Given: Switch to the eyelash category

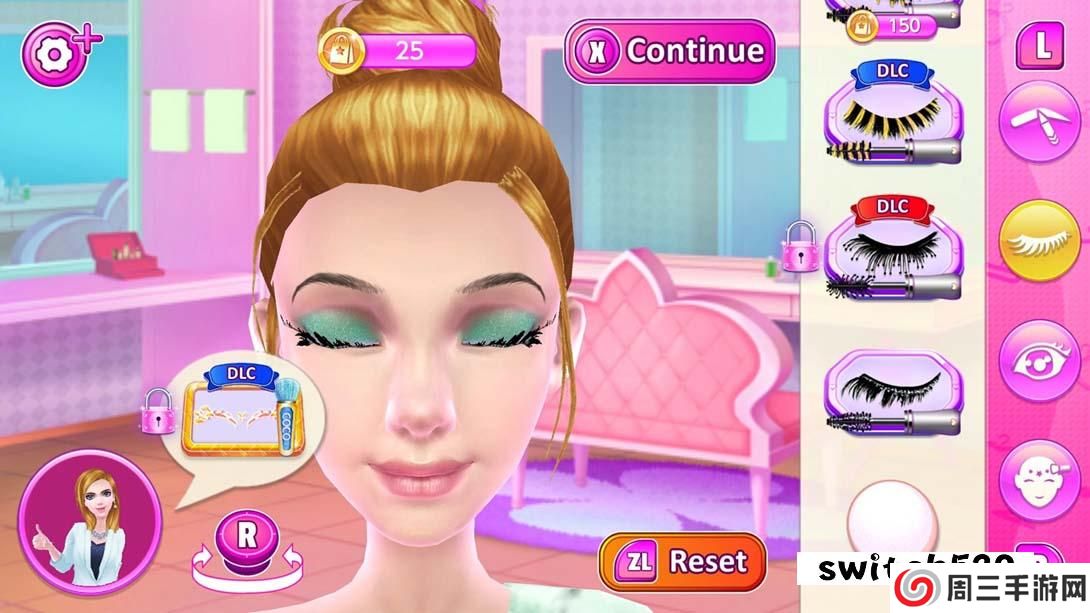Looking at the screenshot, I should point(1039,241).
